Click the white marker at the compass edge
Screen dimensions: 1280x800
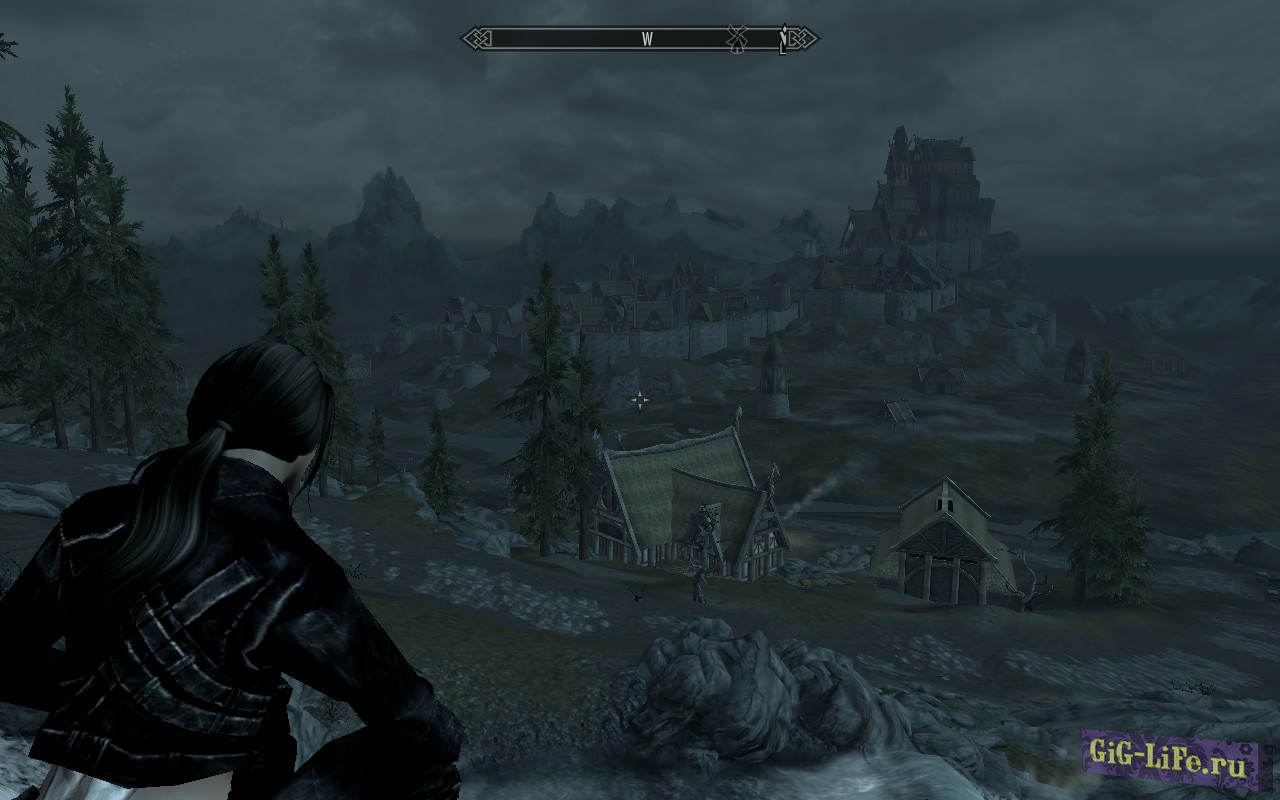point(783,40)
